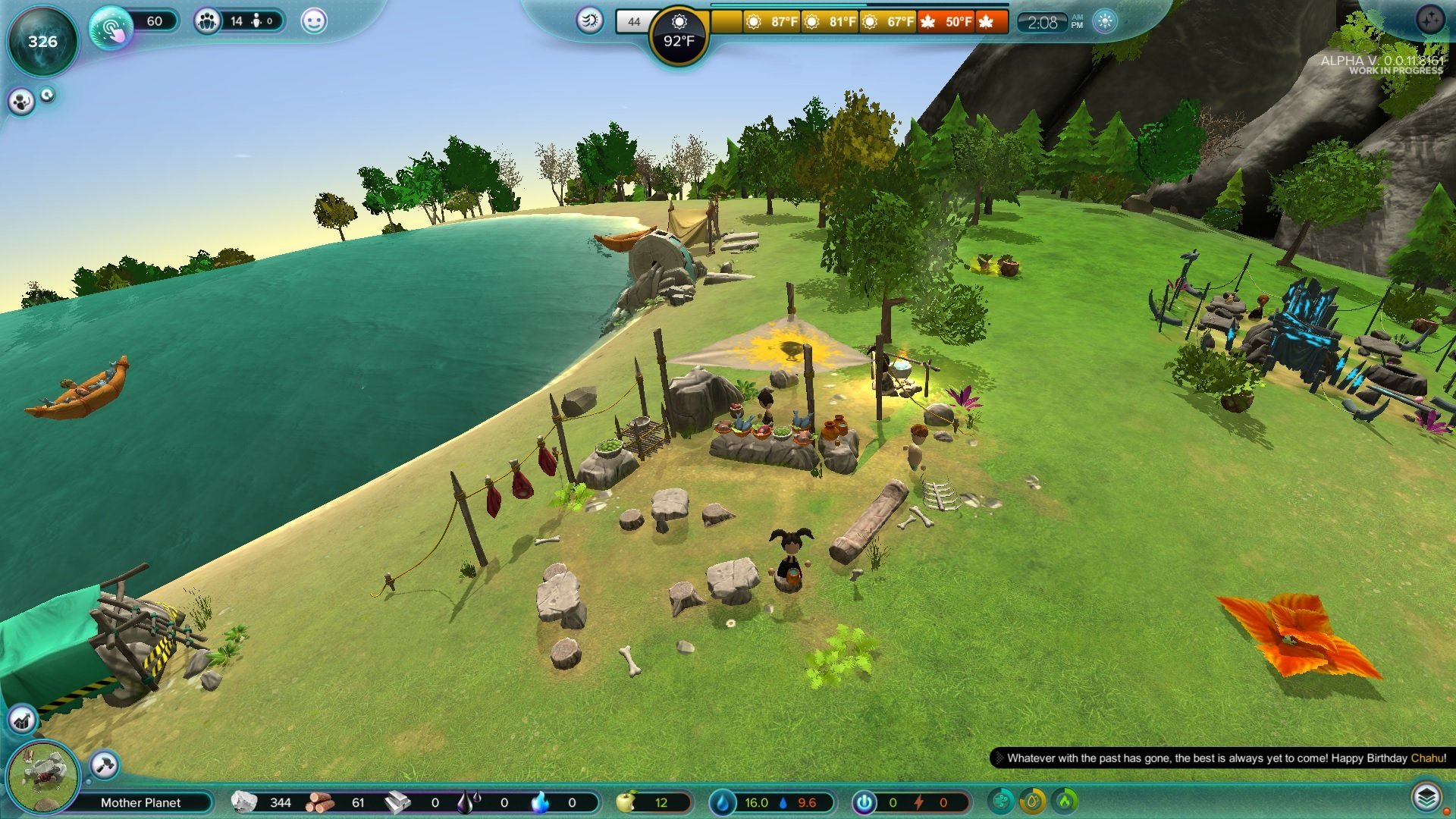Select the teal wind gauge icon
Viewport: 1456px width, 819px height.
click(1001, 801)
